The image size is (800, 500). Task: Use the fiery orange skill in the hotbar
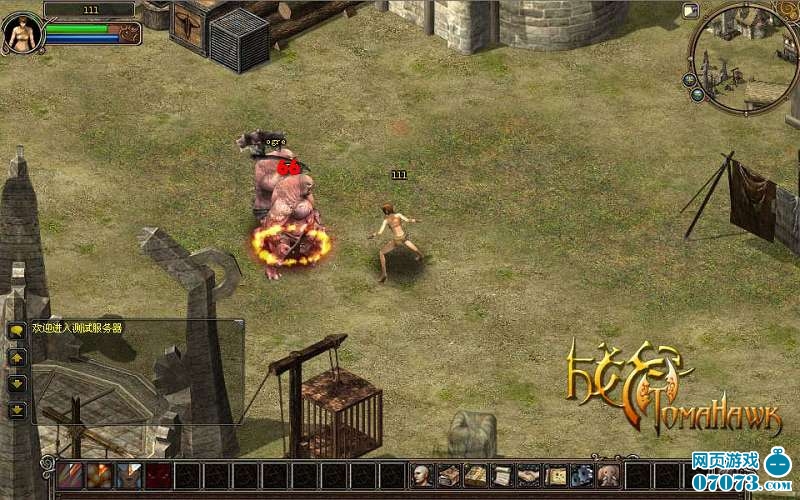click(99, 476)
